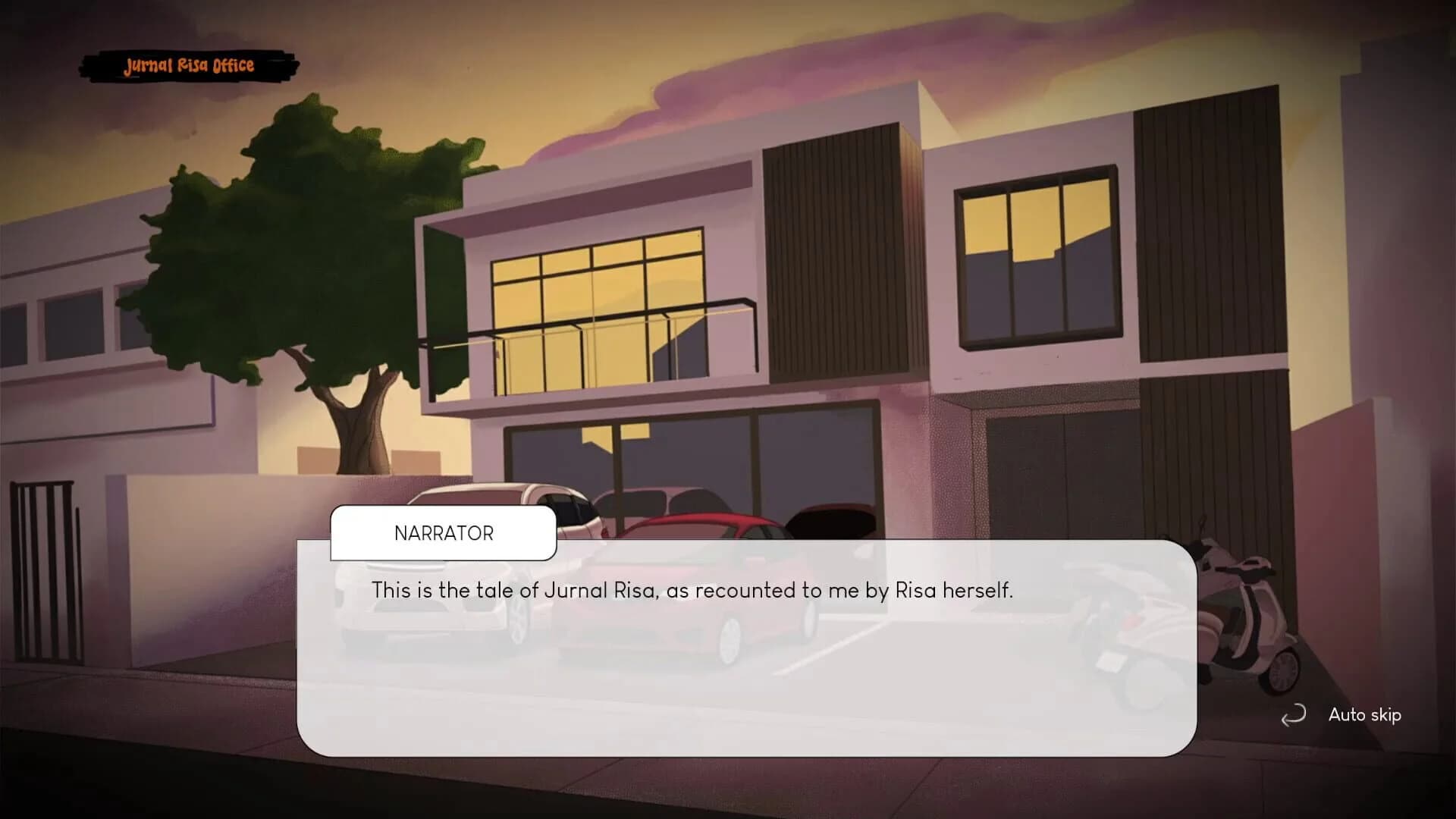Enable automatic dialogue skipping
1456x819 pixels.
1364,715
